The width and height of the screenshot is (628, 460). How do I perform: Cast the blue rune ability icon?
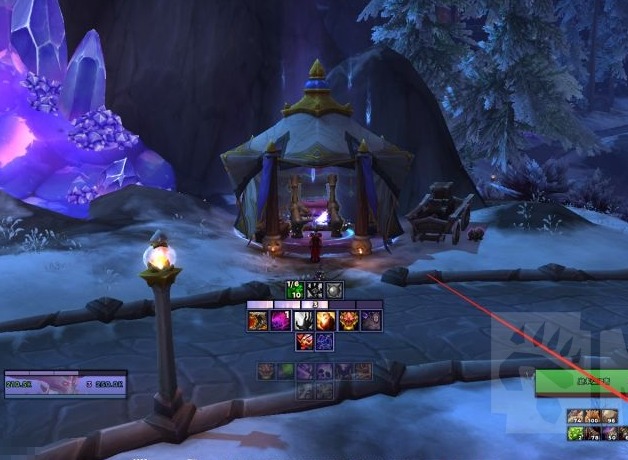[324, 342]
